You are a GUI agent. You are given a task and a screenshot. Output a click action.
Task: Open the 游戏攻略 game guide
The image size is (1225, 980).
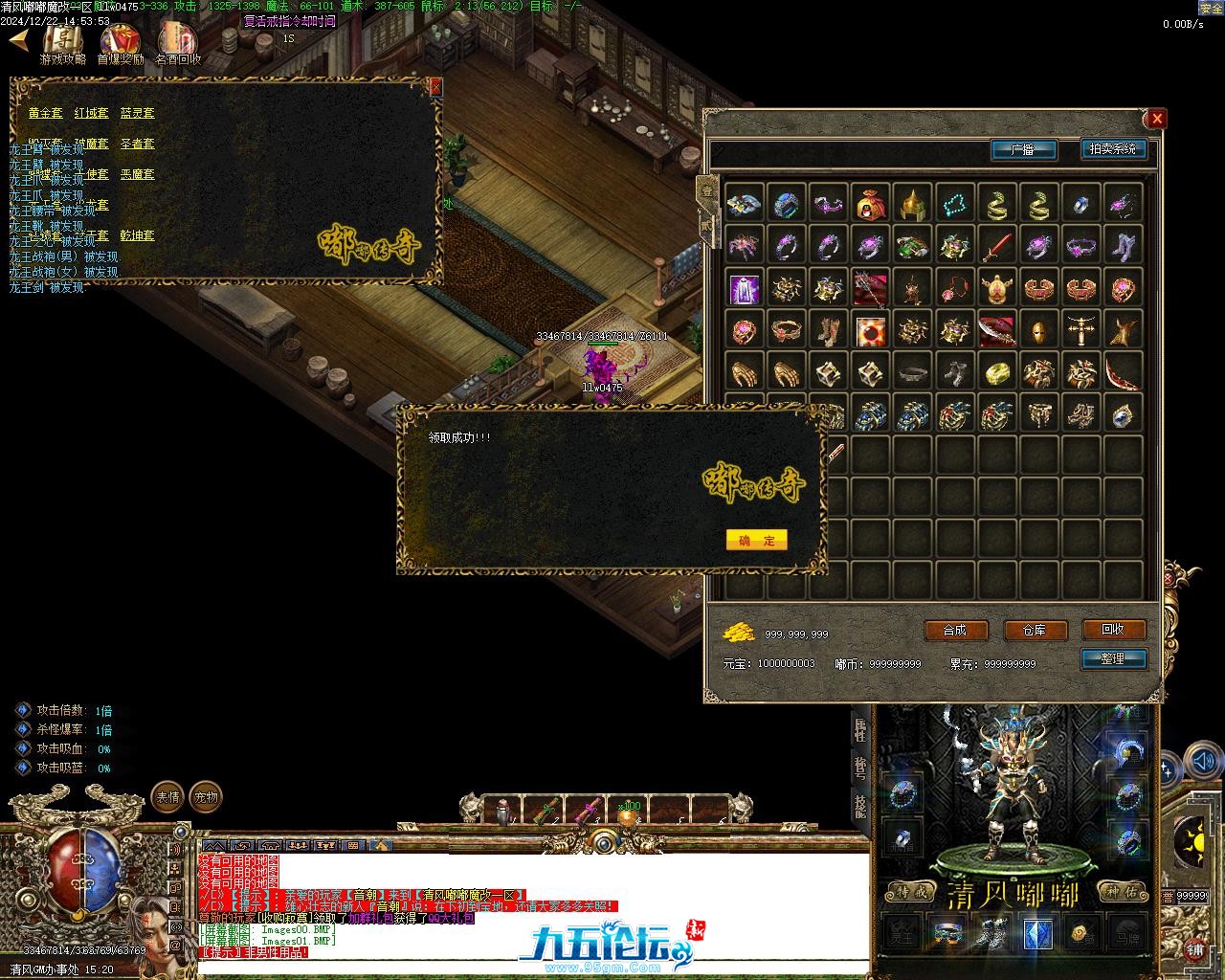62,43
